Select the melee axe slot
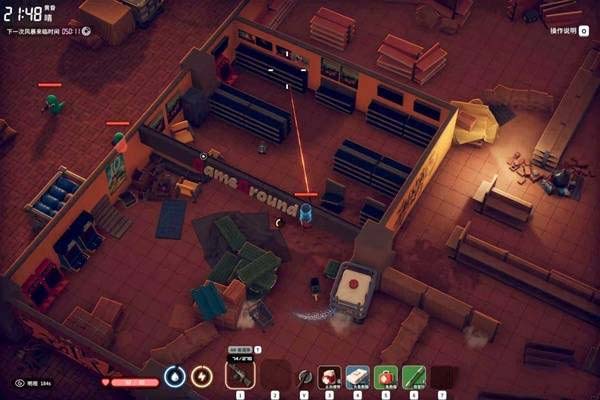 point(304,377)
